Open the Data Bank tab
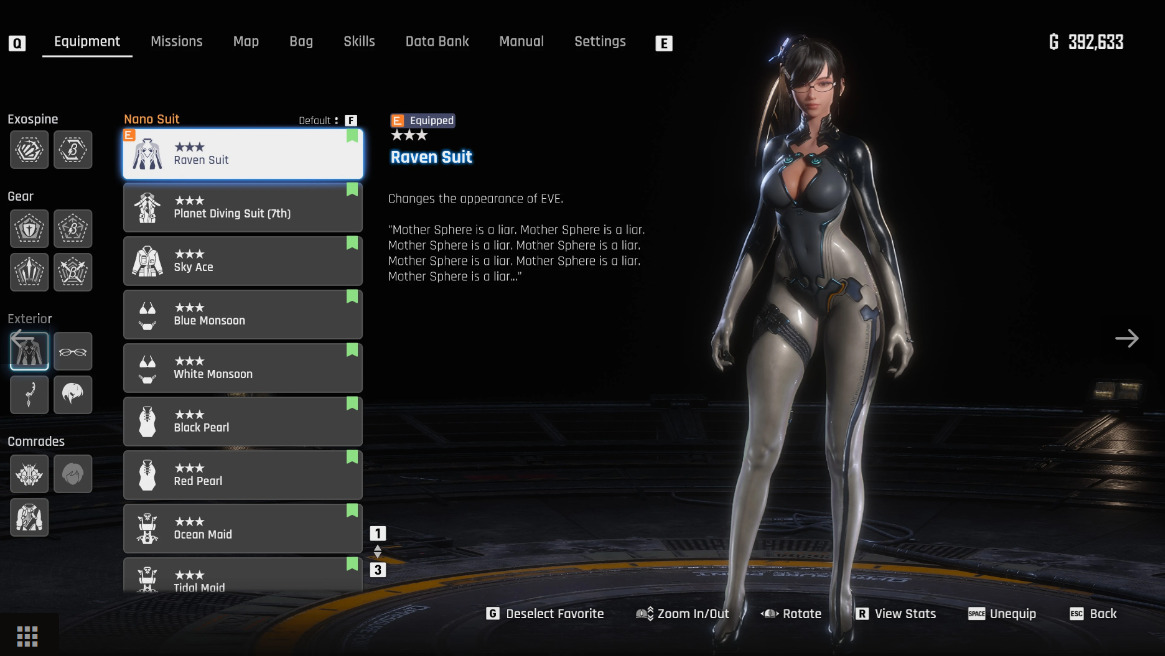 (437, 41)
